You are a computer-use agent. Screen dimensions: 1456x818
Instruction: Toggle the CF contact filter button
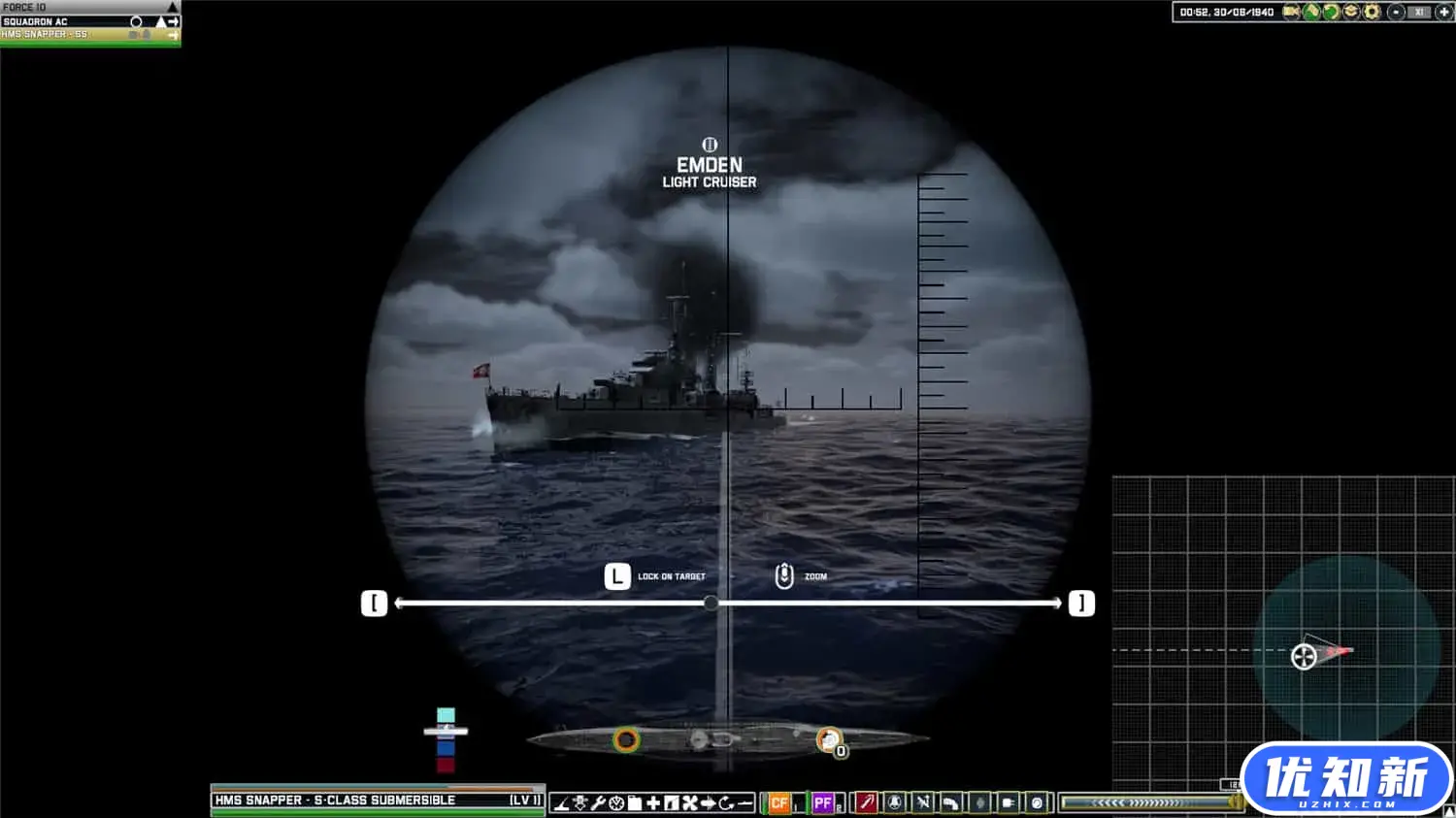[x=779, y=802]
